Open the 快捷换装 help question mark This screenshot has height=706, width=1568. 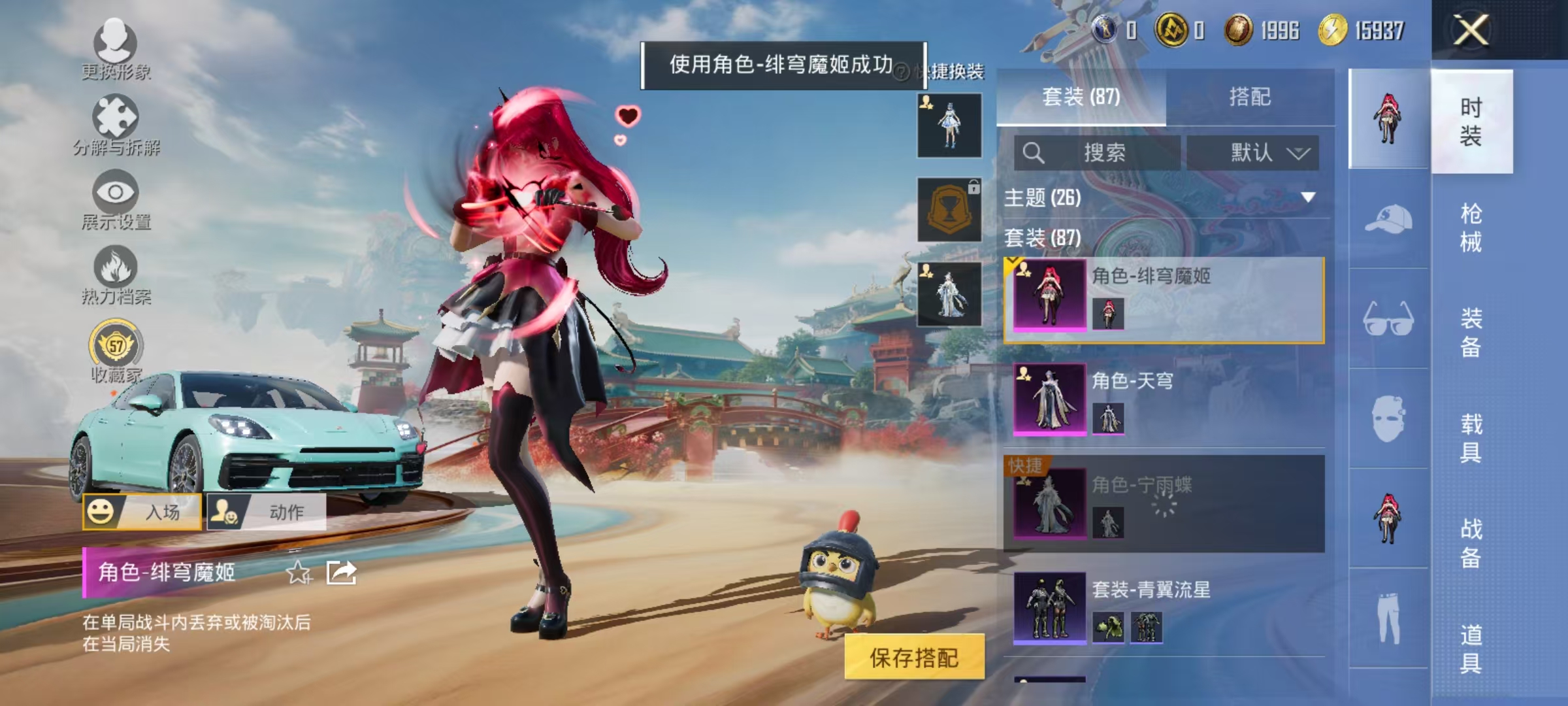pos(900,74)
